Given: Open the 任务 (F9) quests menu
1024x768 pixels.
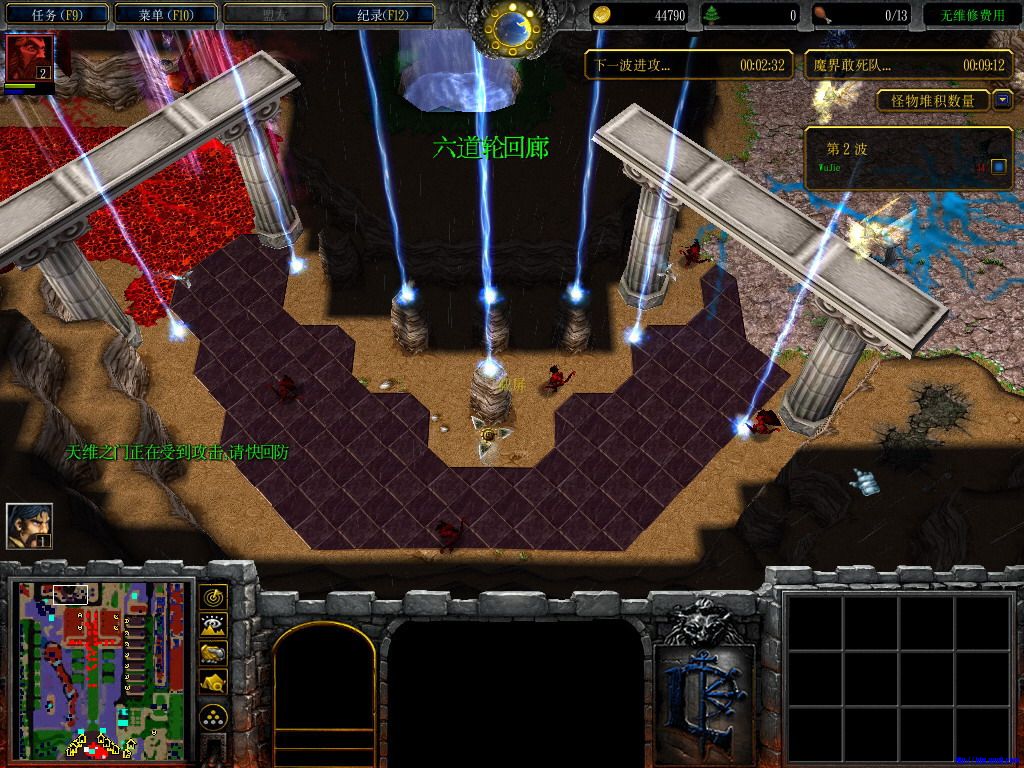Looking at the screenshot, I should click(x=56, y=15).
